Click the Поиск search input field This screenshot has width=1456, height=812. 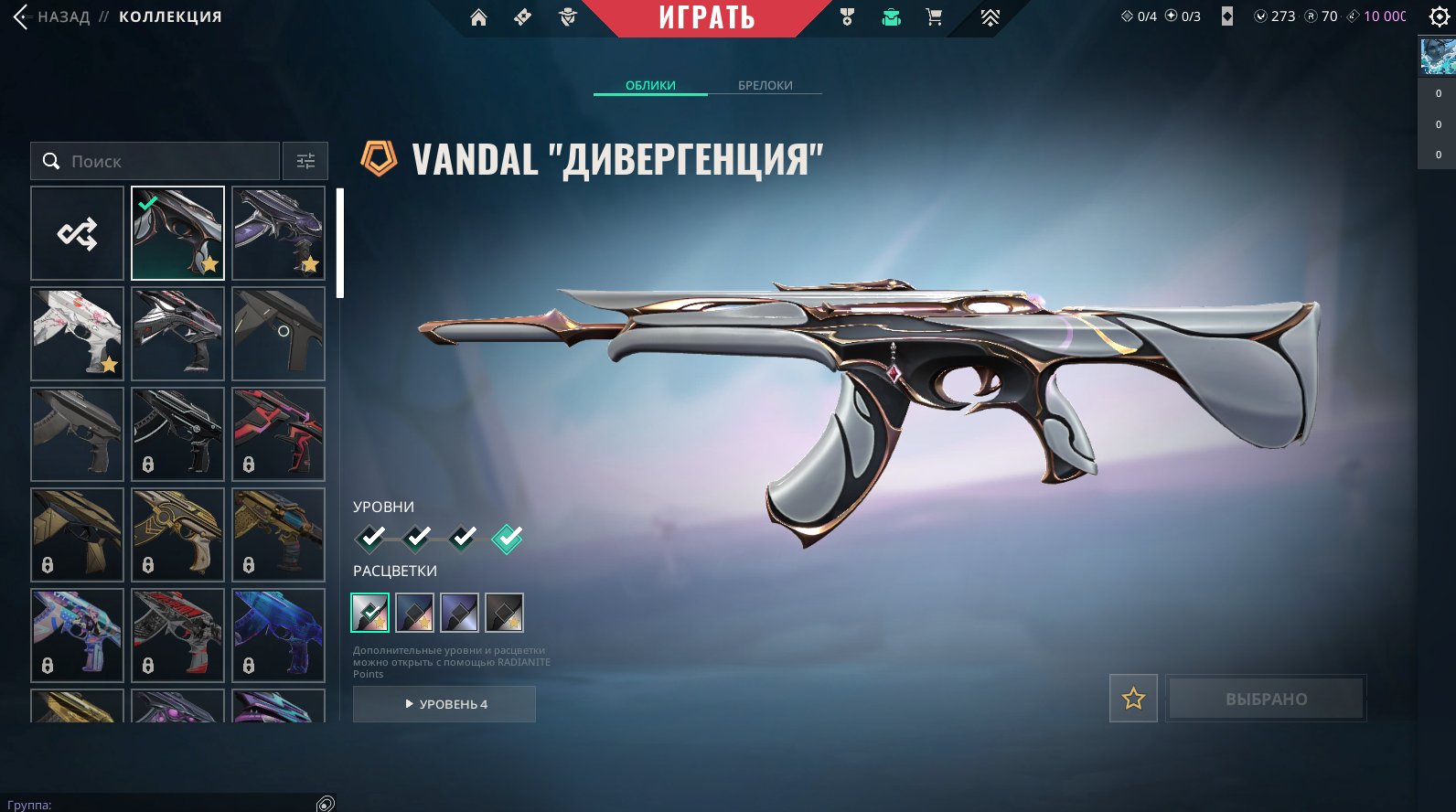155,160
